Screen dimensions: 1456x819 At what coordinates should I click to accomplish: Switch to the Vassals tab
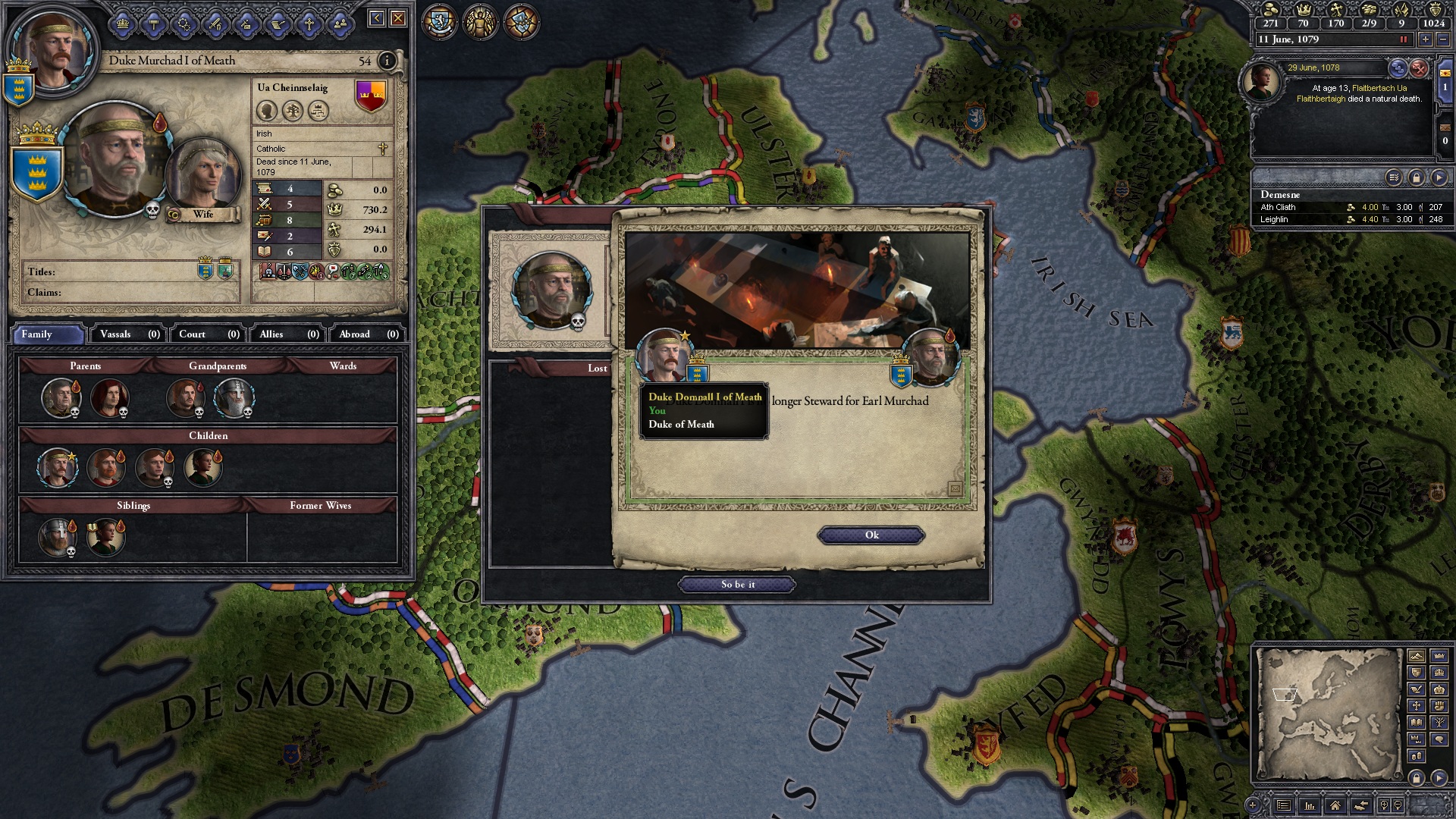129,334
